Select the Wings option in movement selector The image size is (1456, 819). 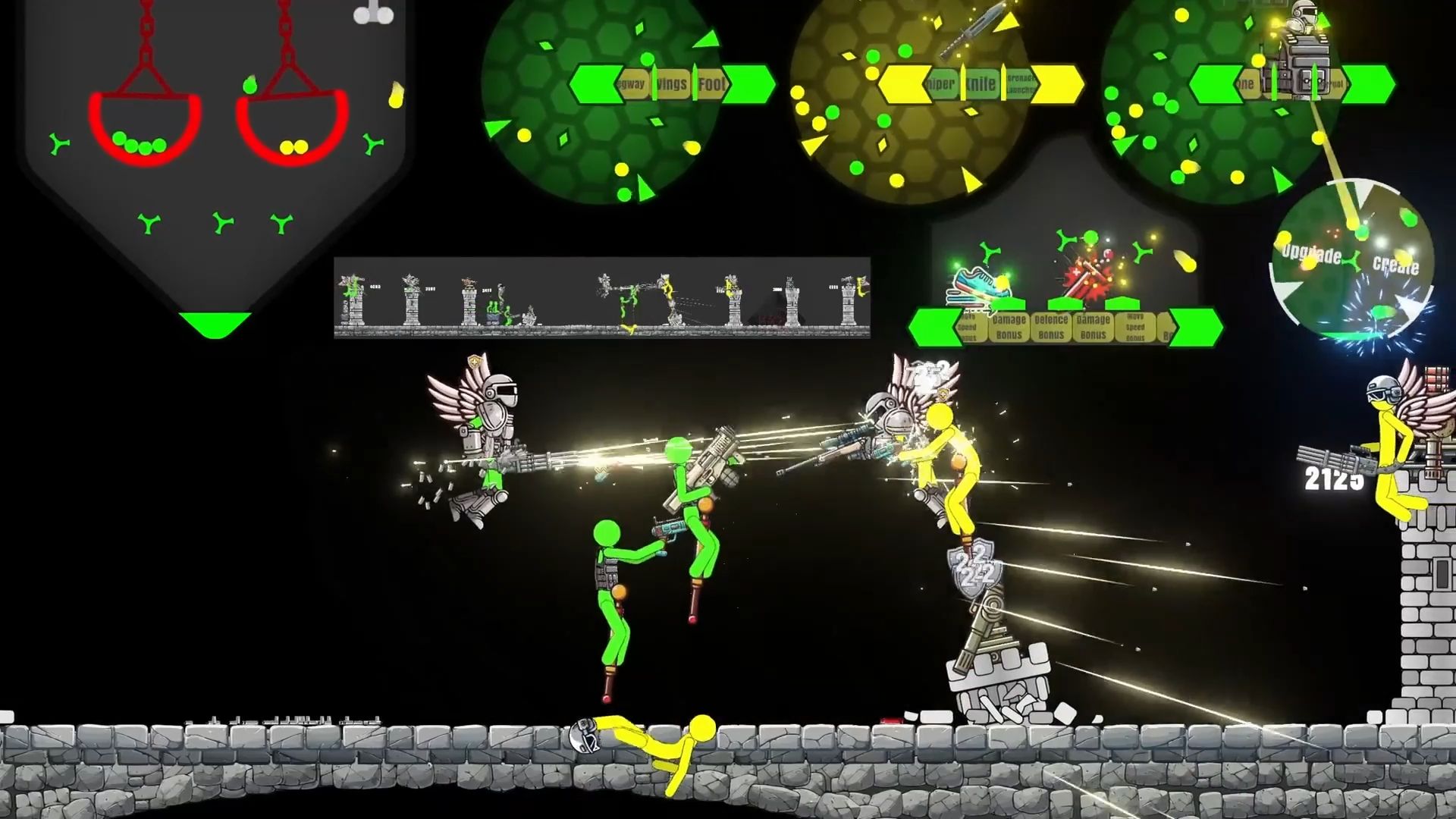pos(672,85)
